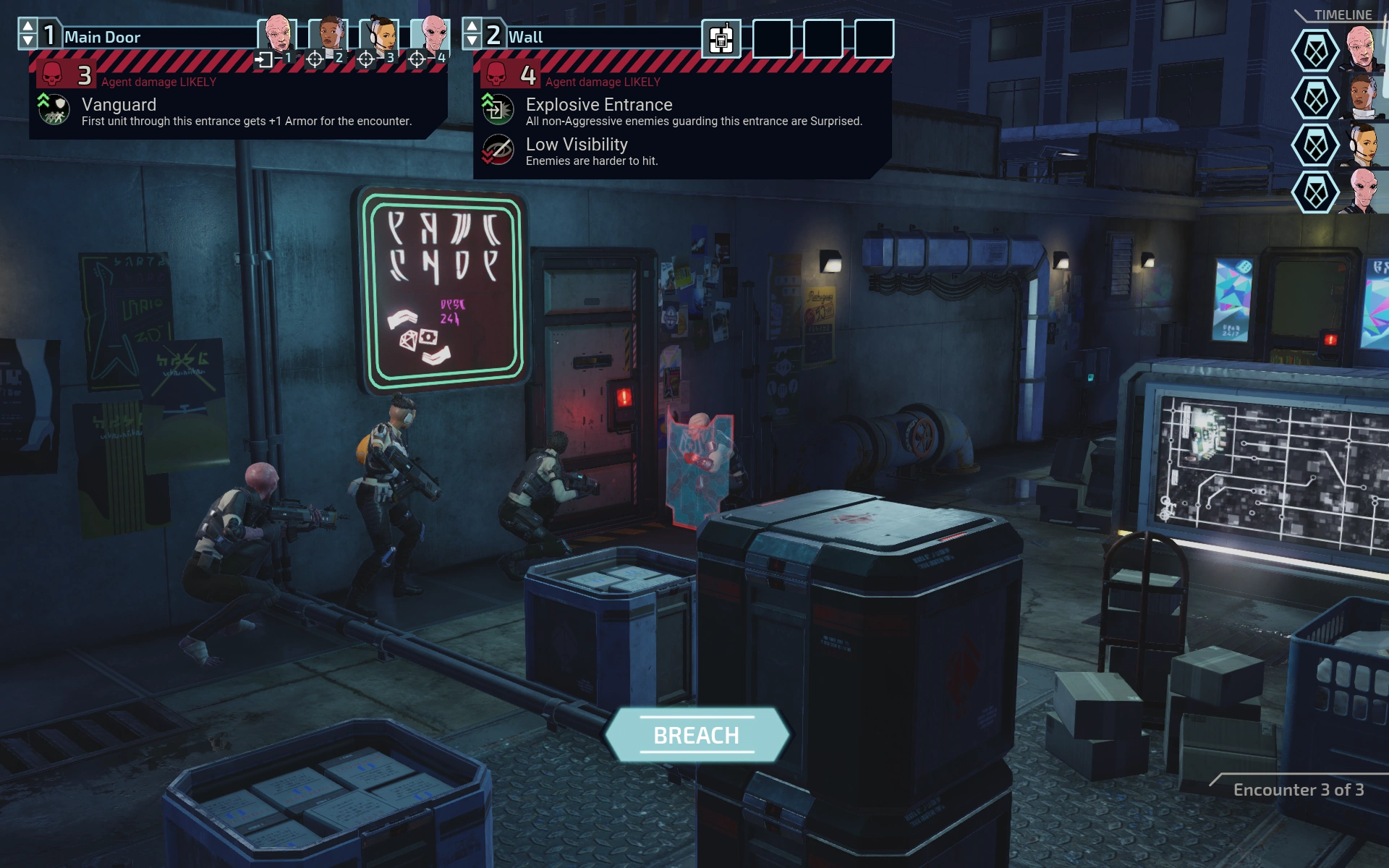This screenshot has width=1389, height=868.
Task: Select the Vanguard modifier icon
Action: click(x=54, y=109)
